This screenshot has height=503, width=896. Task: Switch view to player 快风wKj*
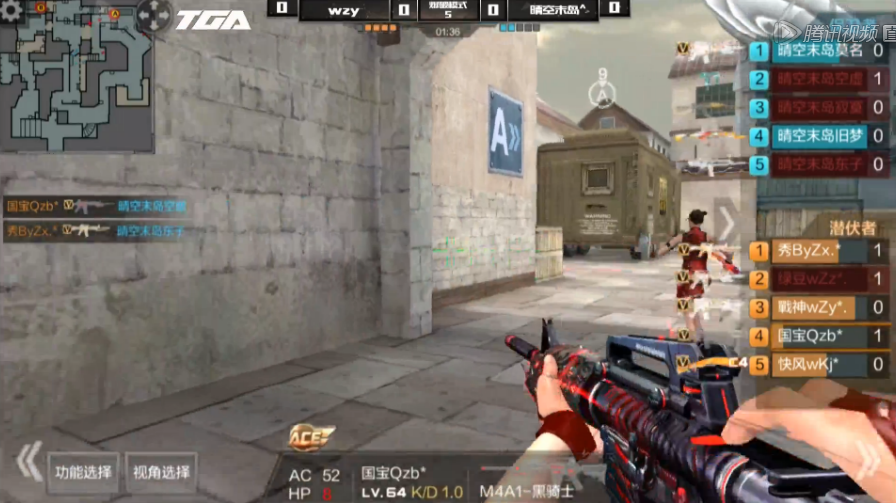(818, 364)
